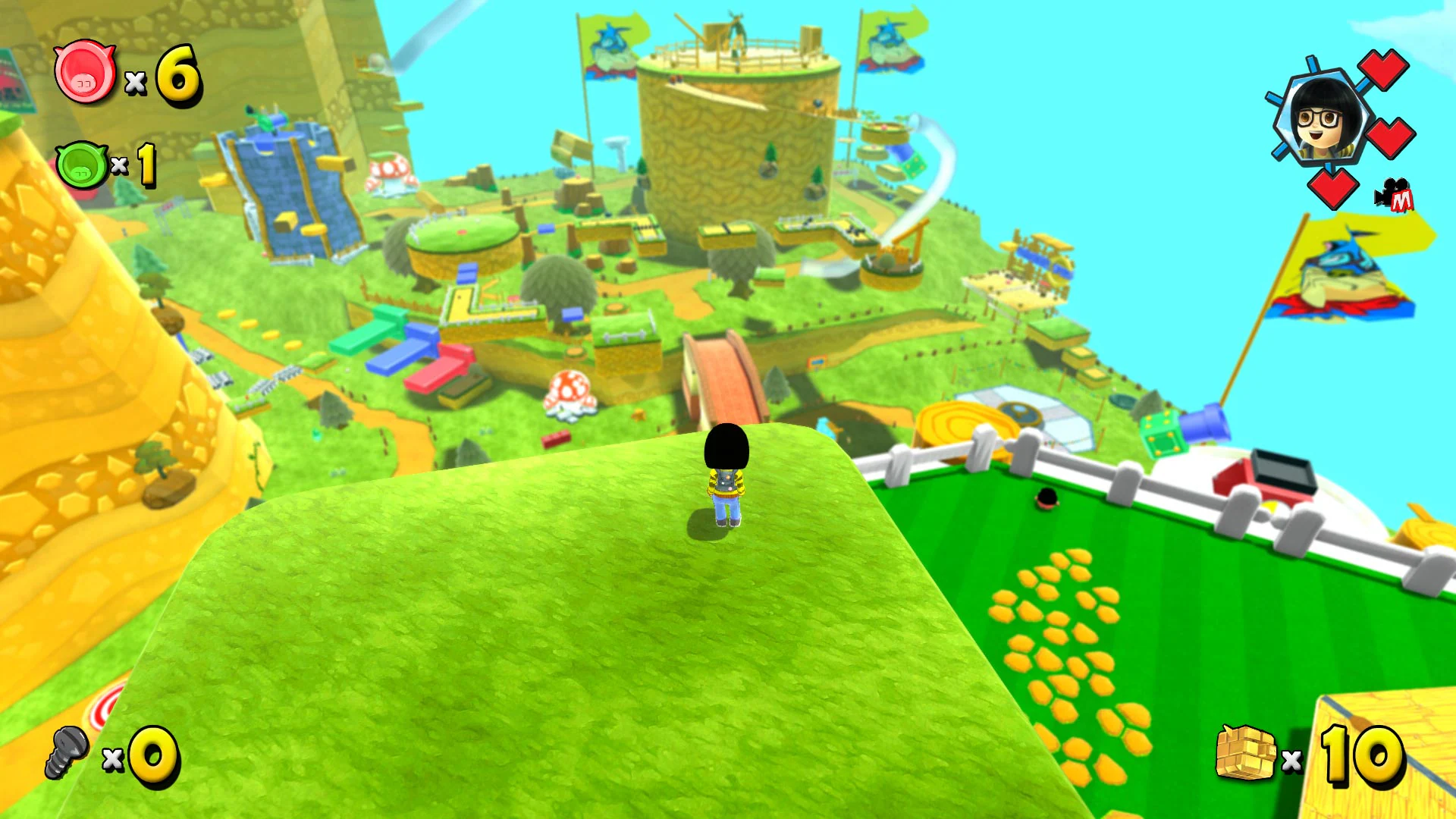Click the pink pig coin counter icon
The width and height of the screenshot is (1456, 819).
83,74
